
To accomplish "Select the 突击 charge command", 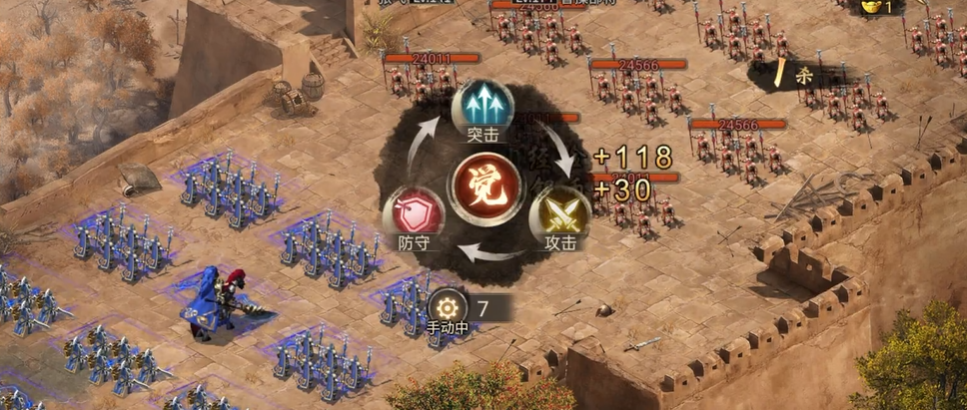I will pyautogui.click(x=482, y=105).
